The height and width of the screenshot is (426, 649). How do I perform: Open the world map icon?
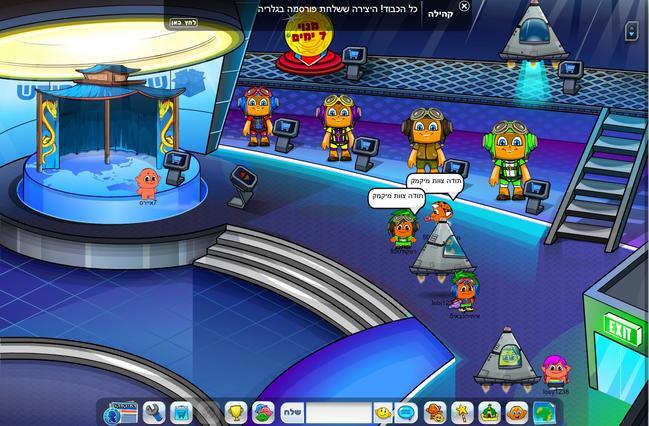543,411
